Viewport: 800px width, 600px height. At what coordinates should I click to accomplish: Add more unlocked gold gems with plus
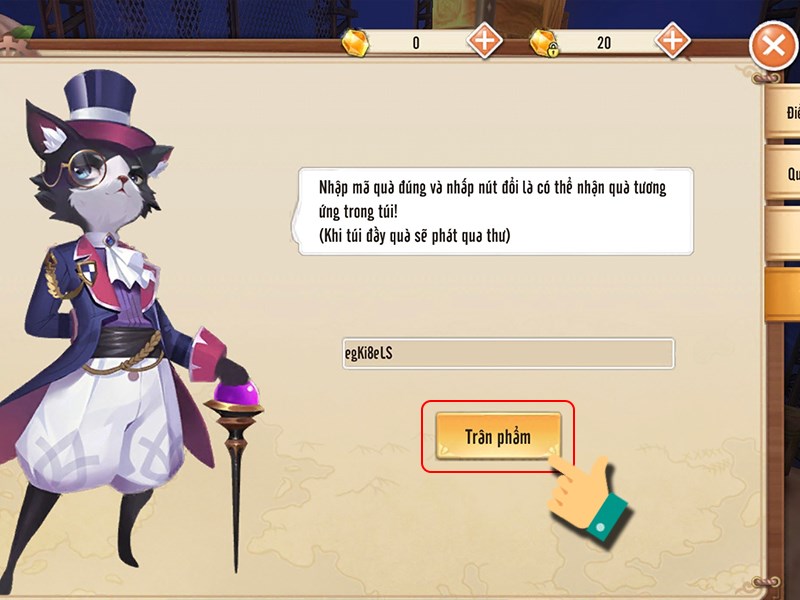(485, 41)
